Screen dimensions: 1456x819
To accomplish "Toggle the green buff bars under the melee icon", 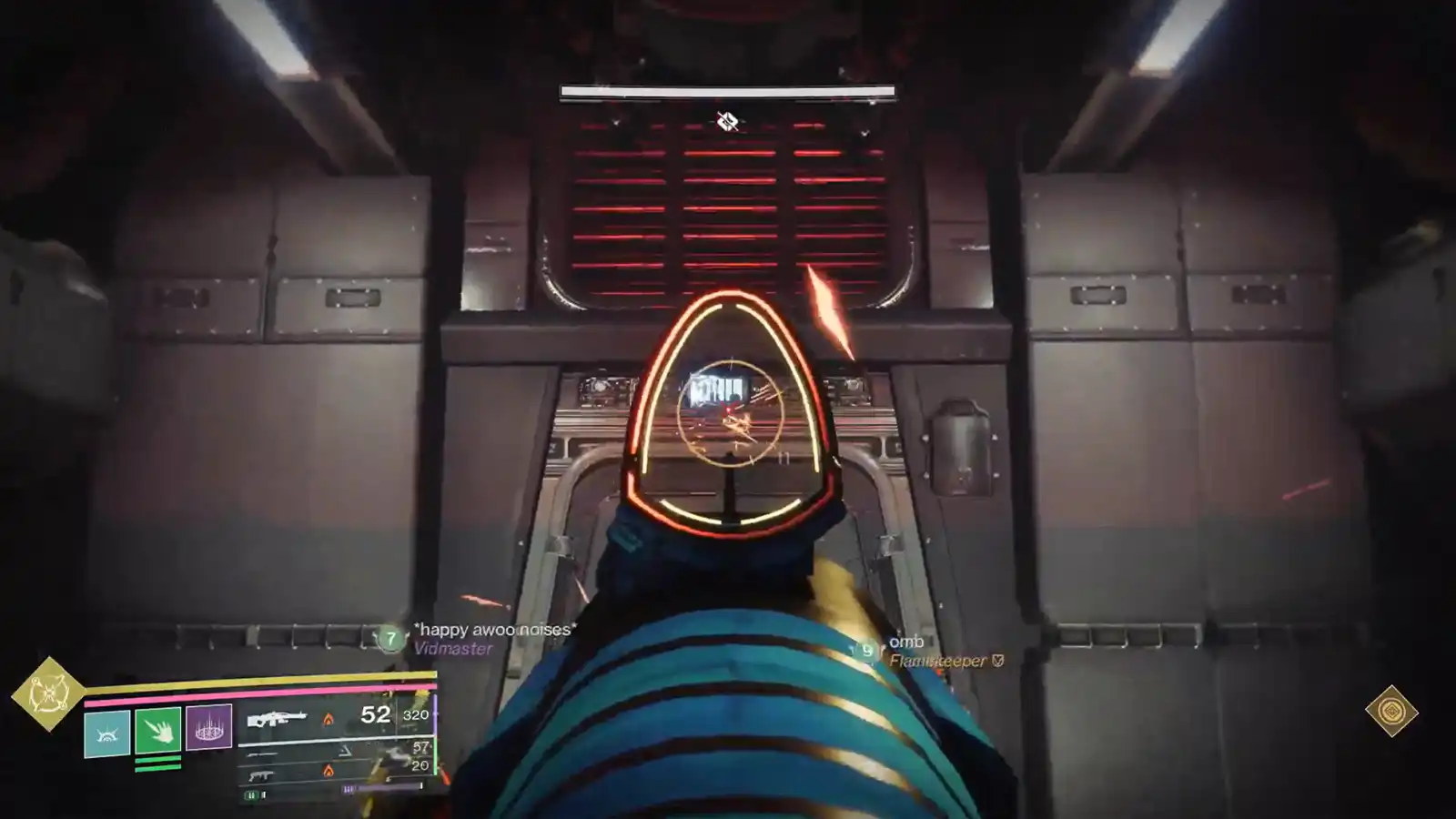I will 157,764.
